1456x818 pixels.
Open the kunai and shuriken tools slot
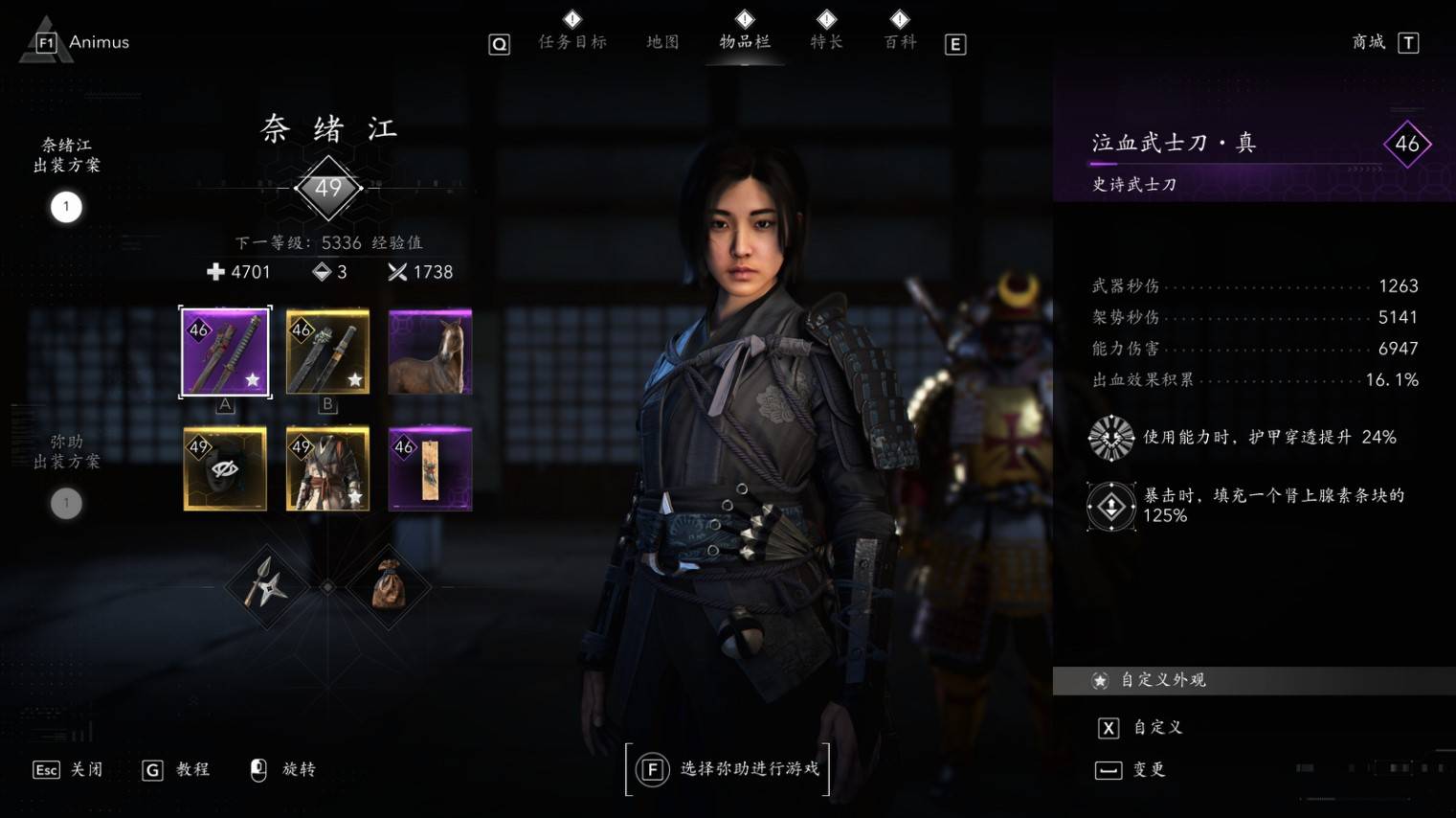coord(265,585)
